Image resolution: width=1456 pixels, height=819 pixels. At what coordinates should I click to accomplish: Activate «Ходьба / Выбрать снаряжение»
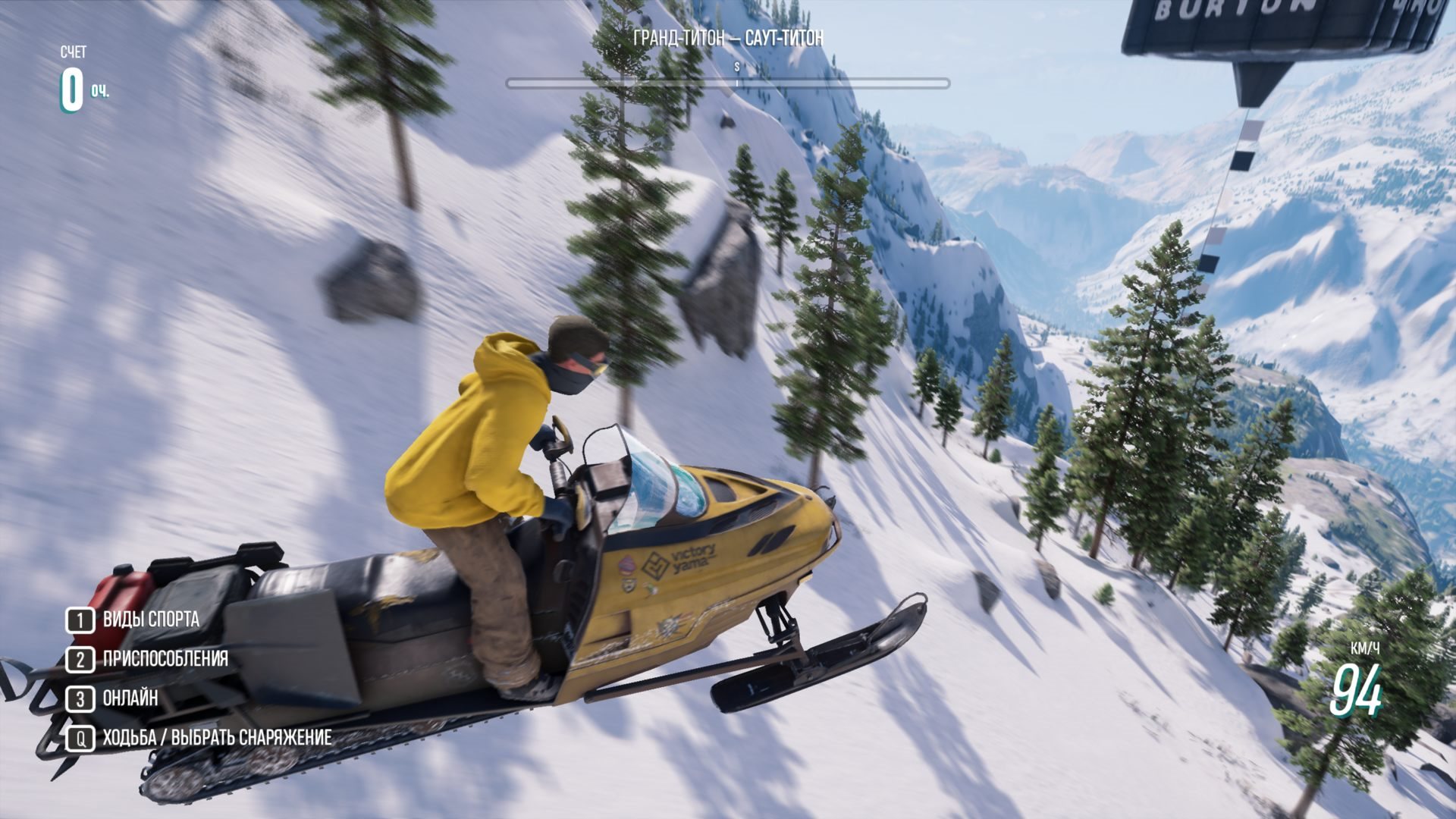click(216, 738)
